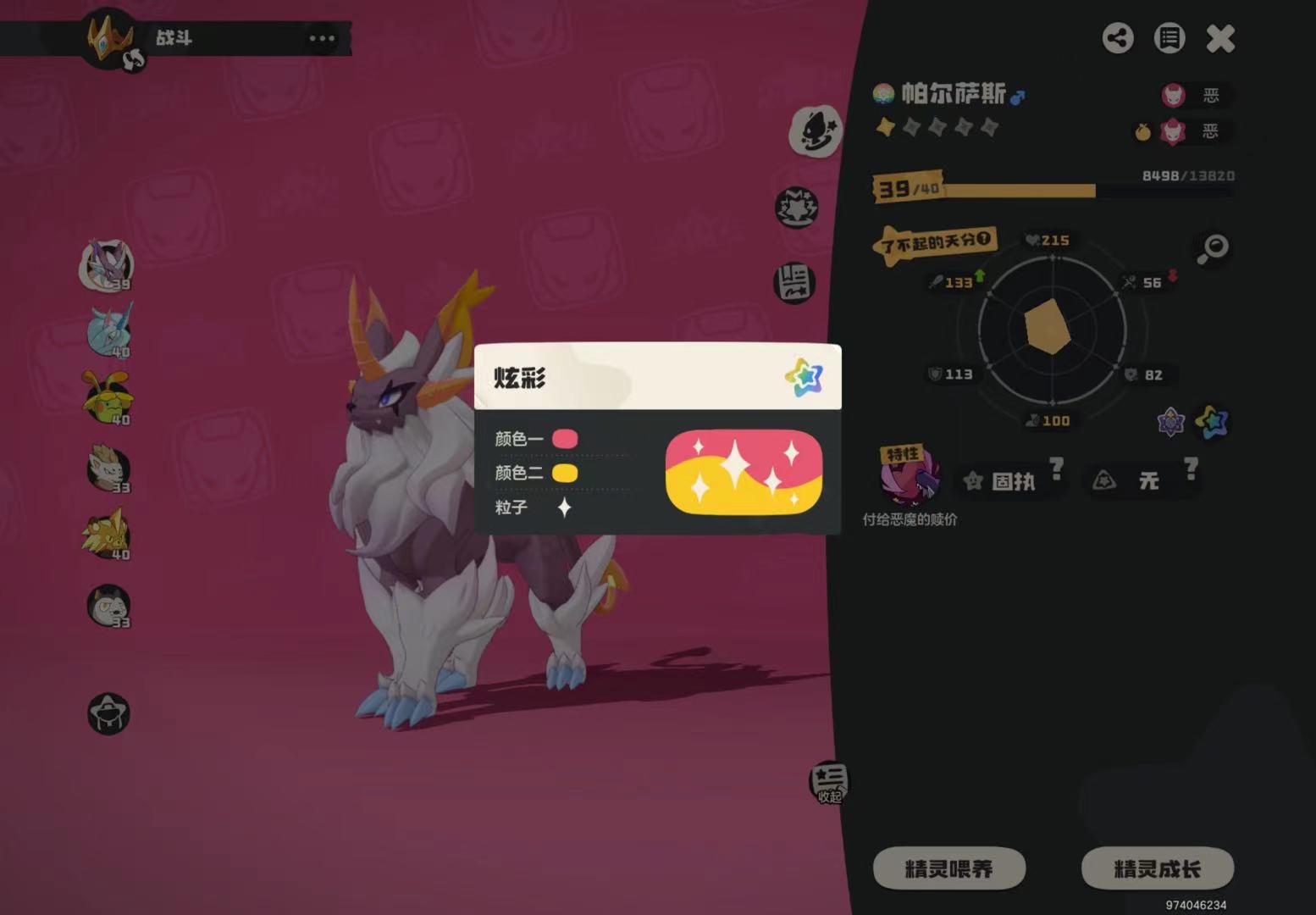This screenshot has width=1316, height=915.
Task: Open the 战斗 team dropdown options
Action: point(322,39)
